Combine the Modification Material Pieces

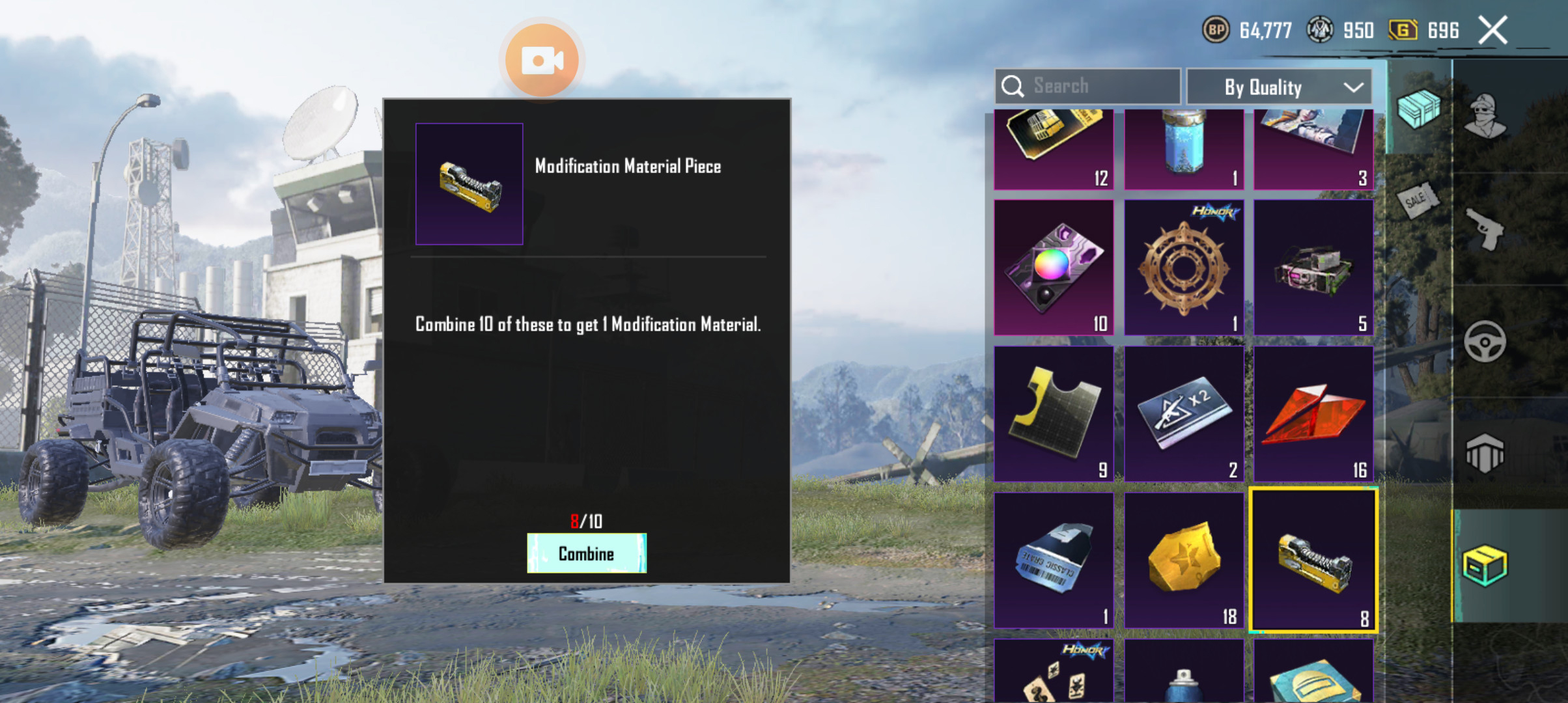pos(586,553)
